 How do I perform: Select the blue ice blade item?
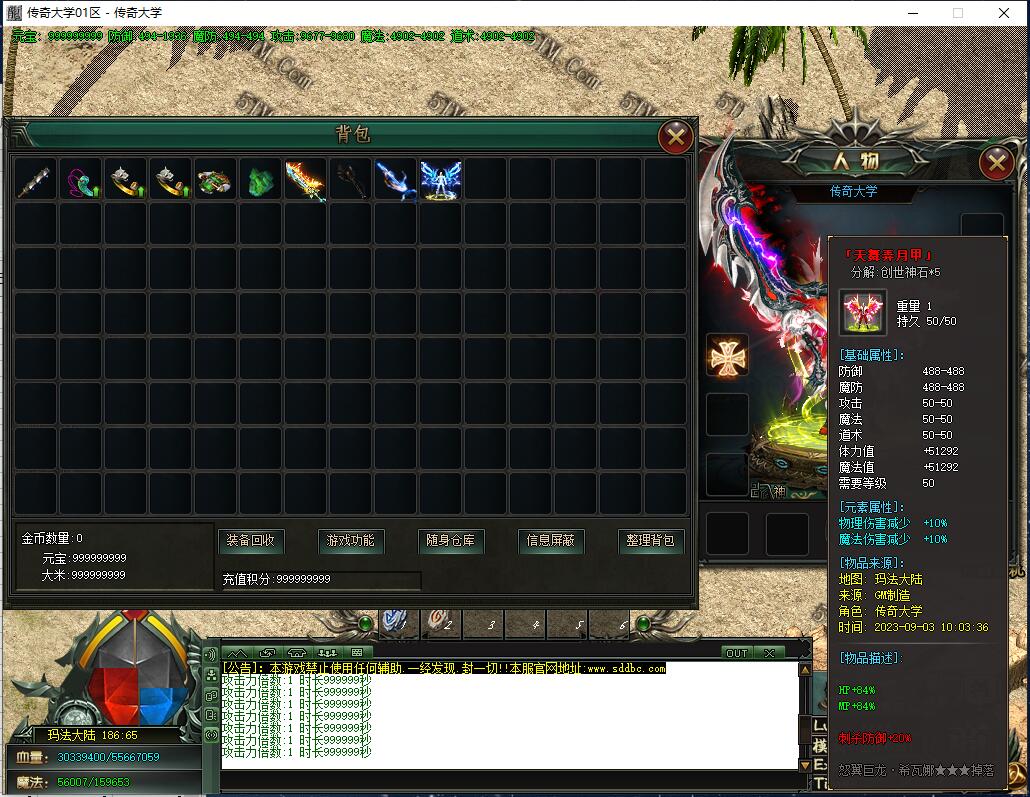tap(395, 180)
